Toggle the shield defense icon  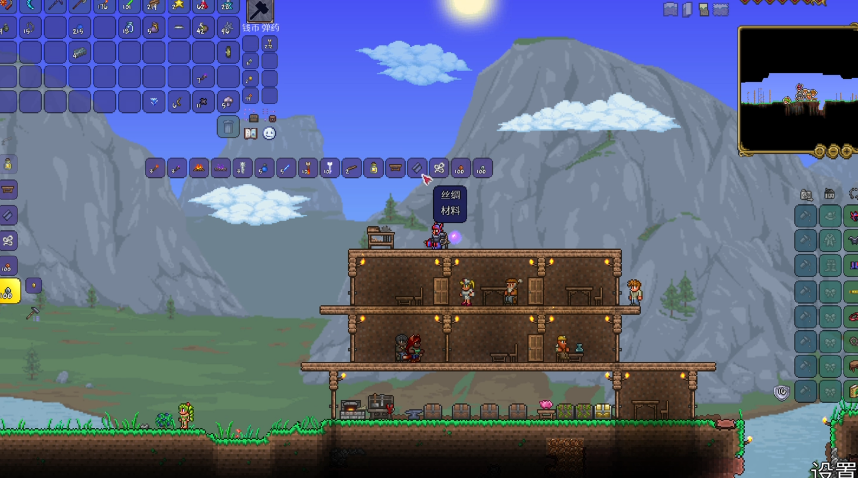[781, 392]
